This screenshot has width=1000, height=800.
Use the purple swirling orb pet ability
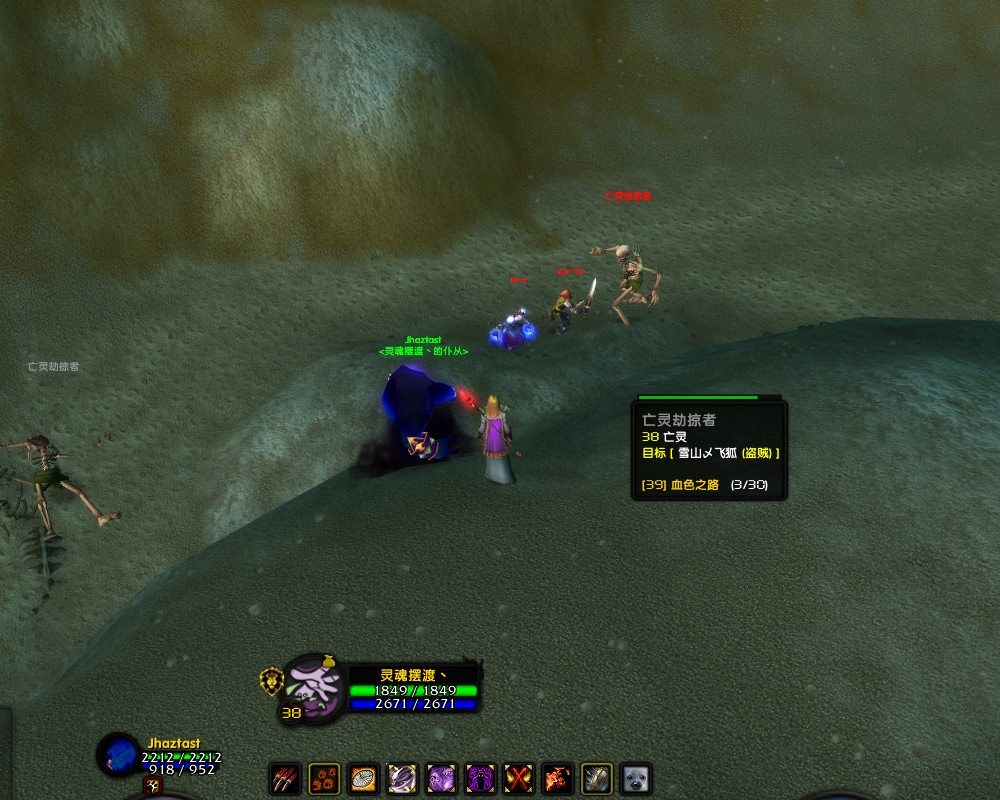pos(402,778)
